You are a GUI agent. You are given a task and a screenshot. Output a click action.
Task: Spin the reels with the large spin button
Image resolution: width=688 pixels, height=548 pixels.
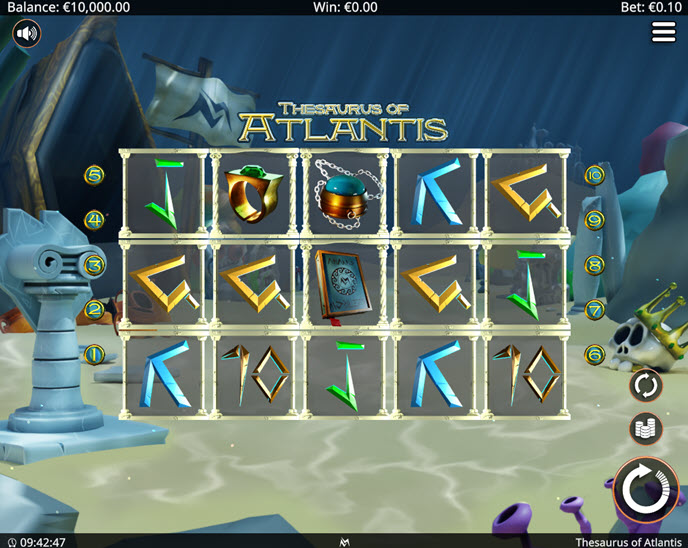(645, 490)
